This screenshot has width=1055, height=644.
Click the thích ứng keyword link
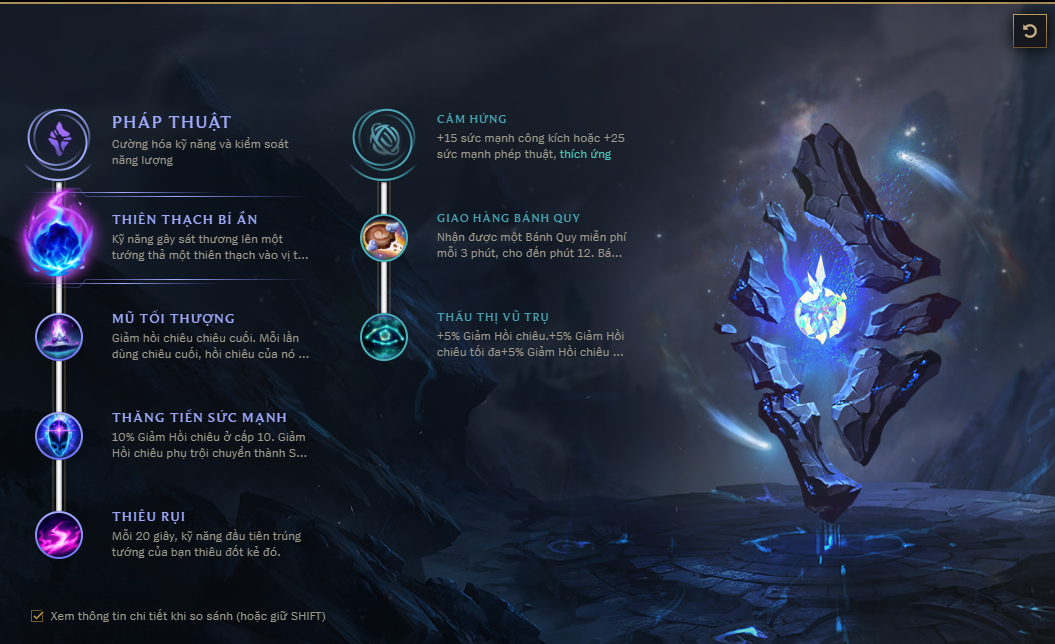[585, 154]
